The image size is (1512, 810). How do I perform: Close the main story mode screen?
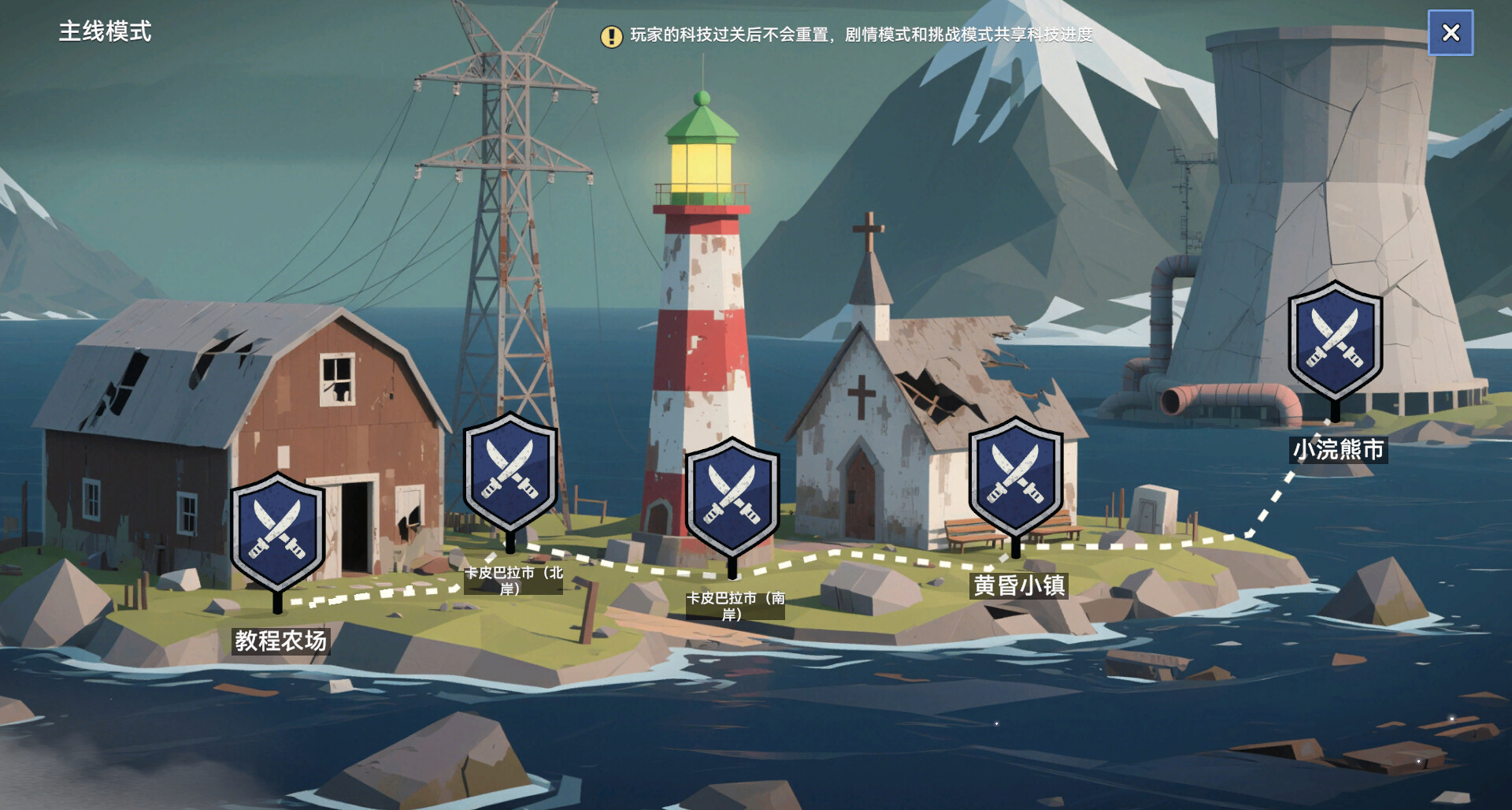(1451, 32)
